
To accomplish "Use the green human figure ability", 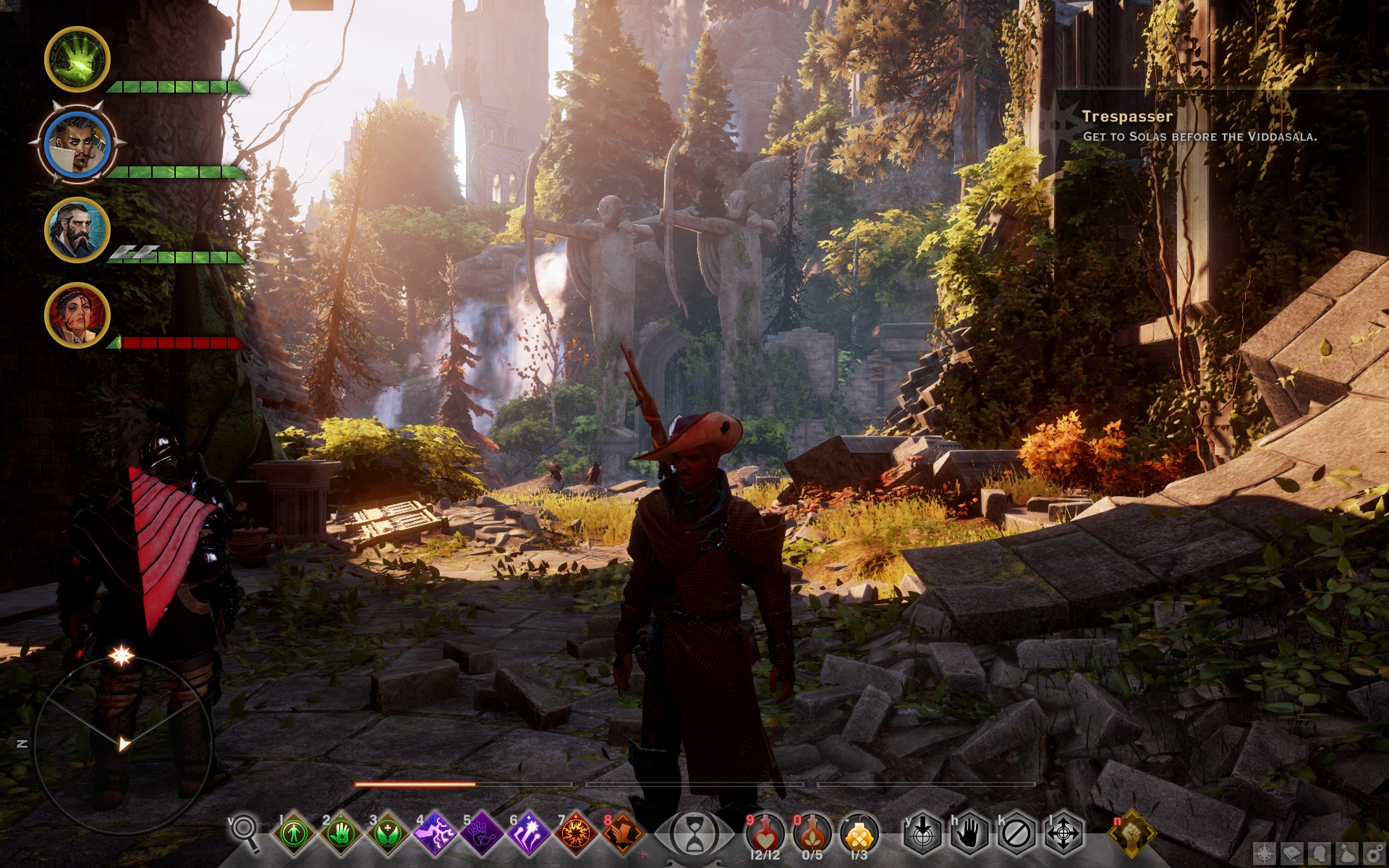I will click(x=294, y=834).
